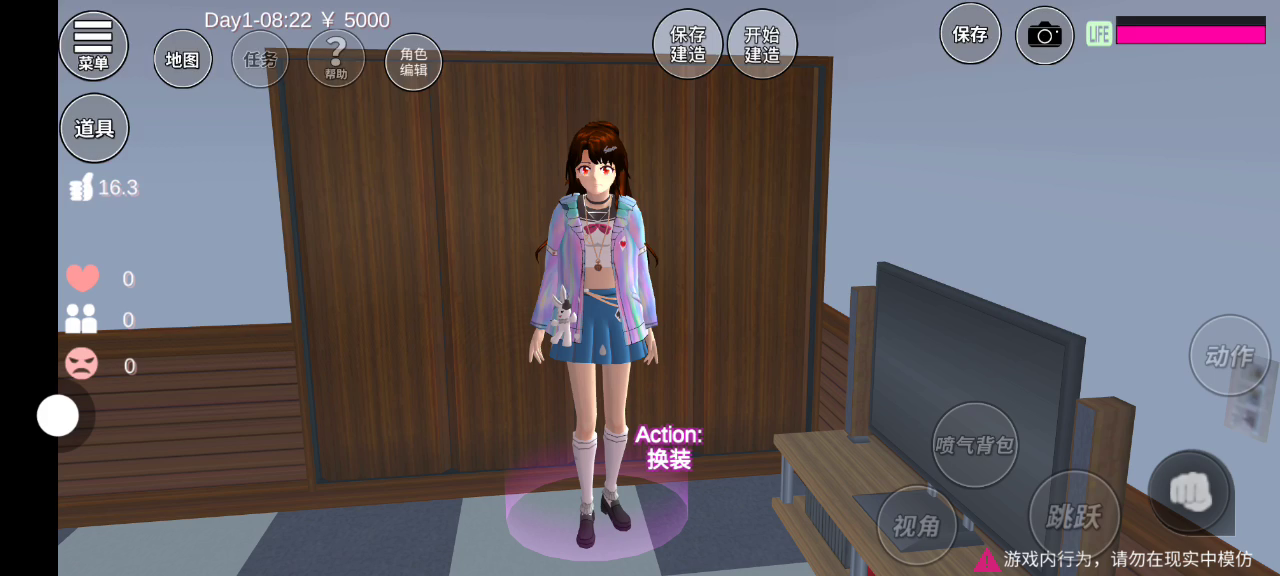Screen dimensions: 1280x576
Task: Tap the 保存建造 save build button
Action: 688,44
